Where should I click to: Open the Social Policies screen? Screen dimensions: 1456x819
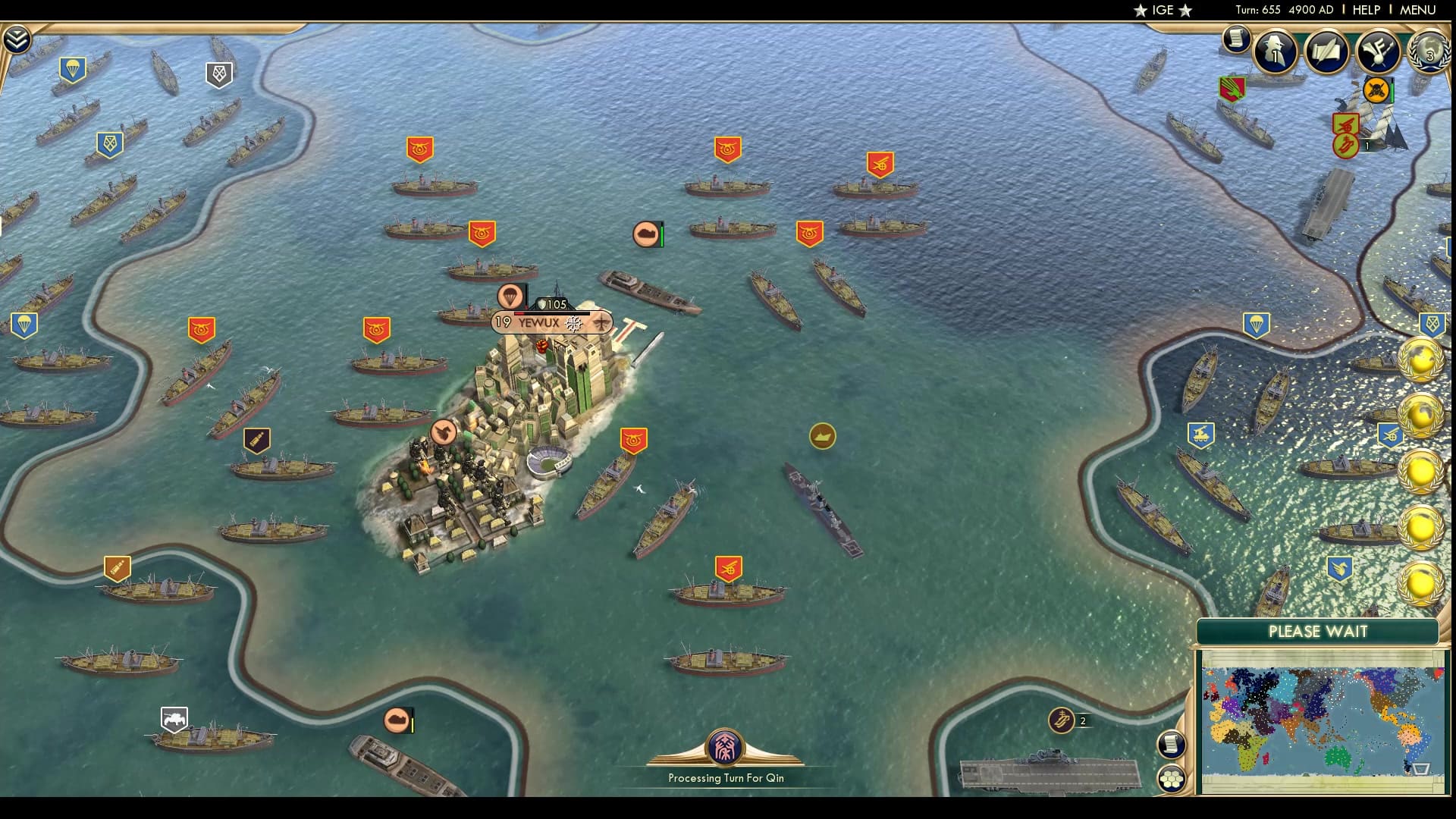[x=1326, y=52]
